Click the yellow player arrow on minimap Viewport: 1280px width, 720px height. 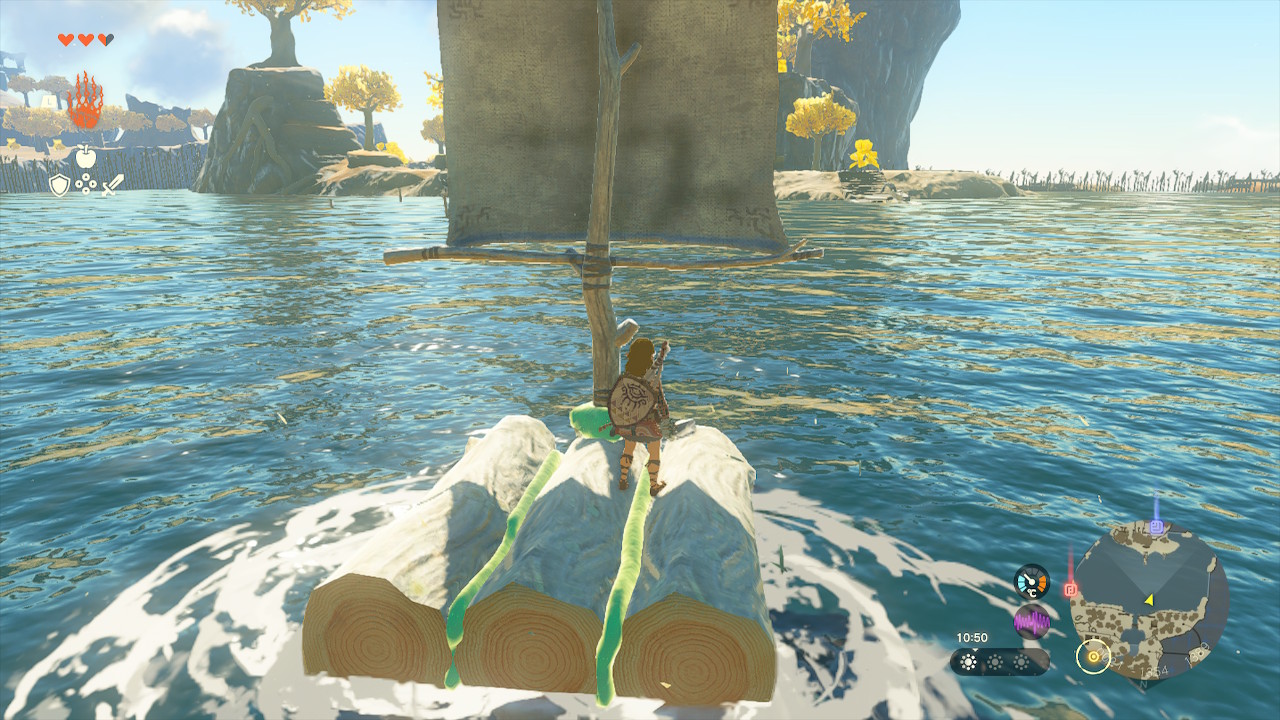1149,599
